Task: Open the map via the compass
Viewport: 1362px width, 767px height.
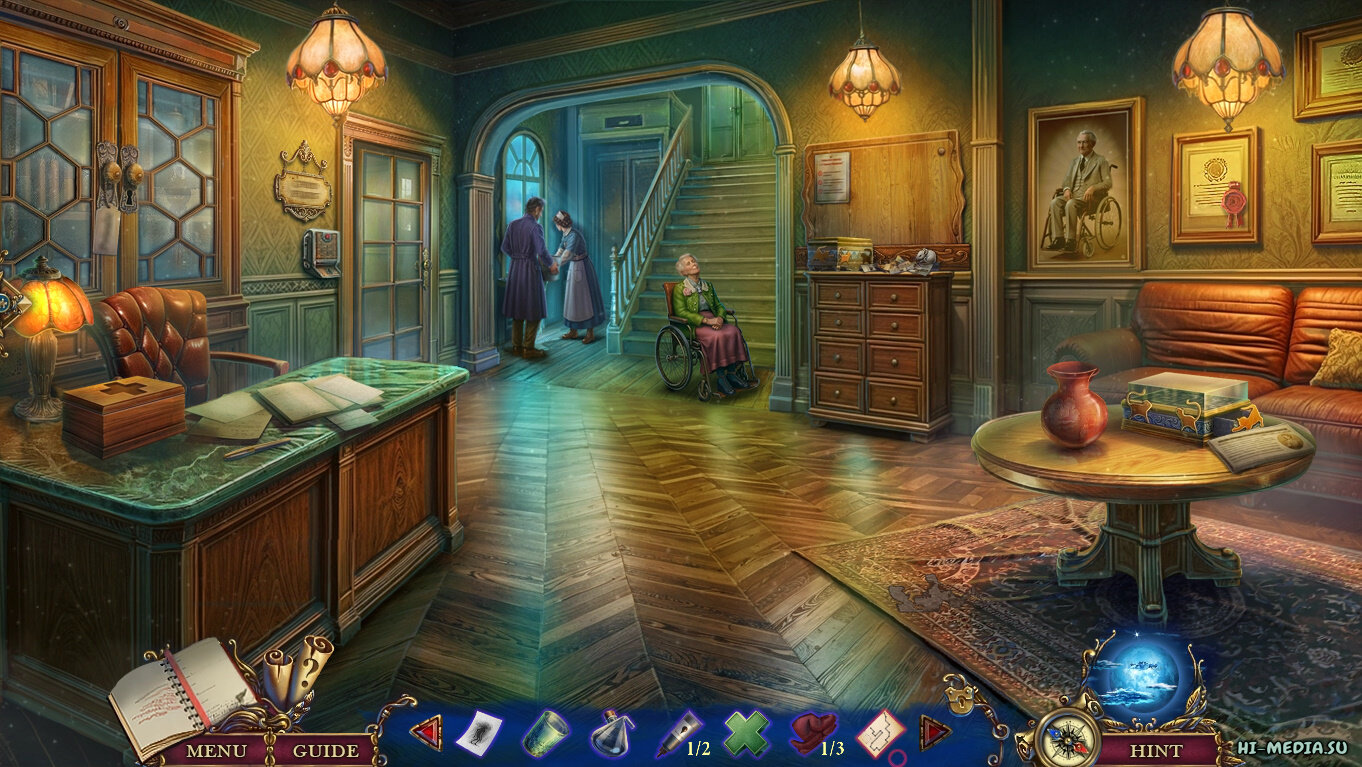Action: (1066, 738)
